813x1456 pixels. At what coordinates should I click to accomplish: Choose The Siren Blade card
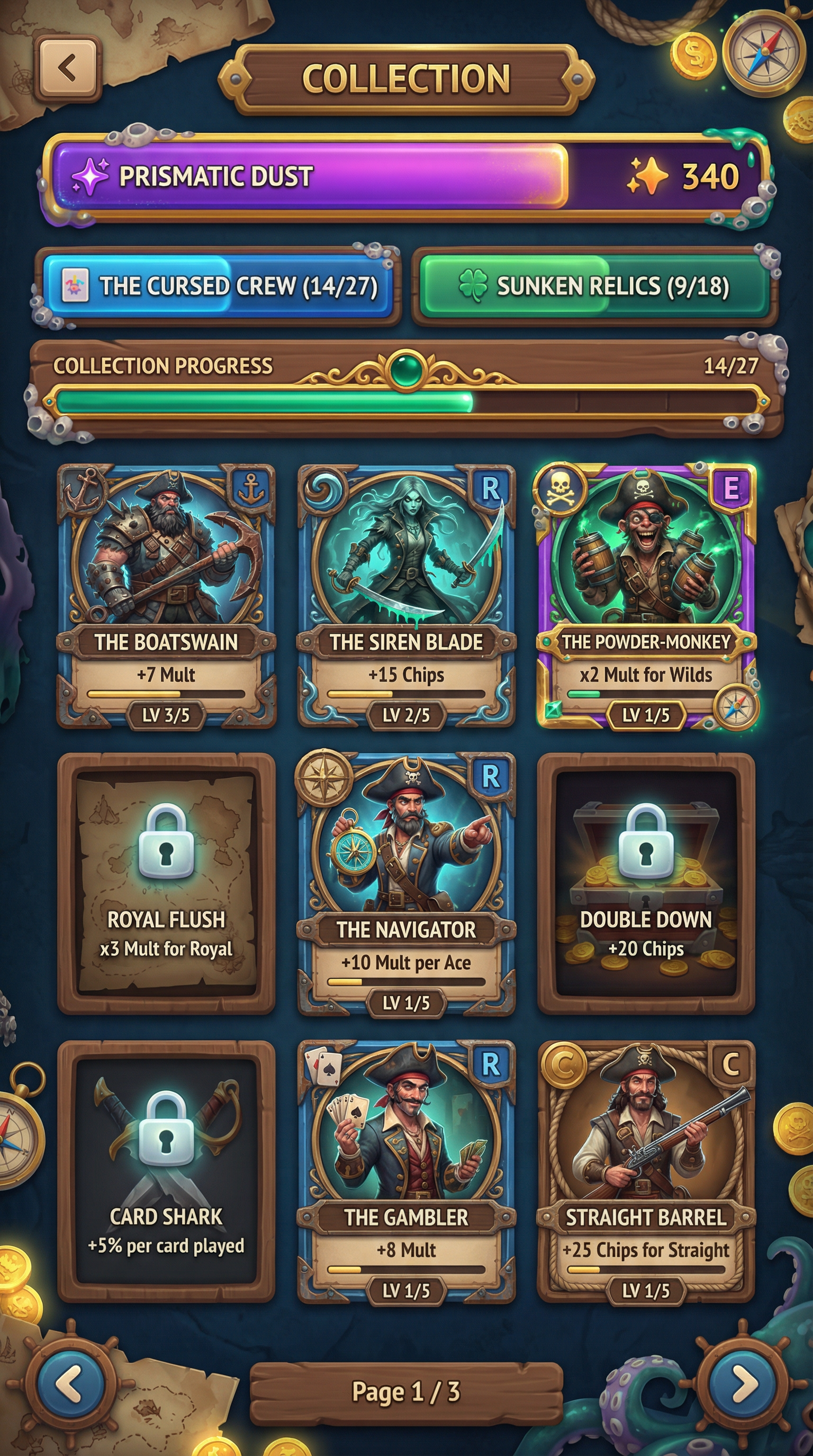click(x=406, y=595)
